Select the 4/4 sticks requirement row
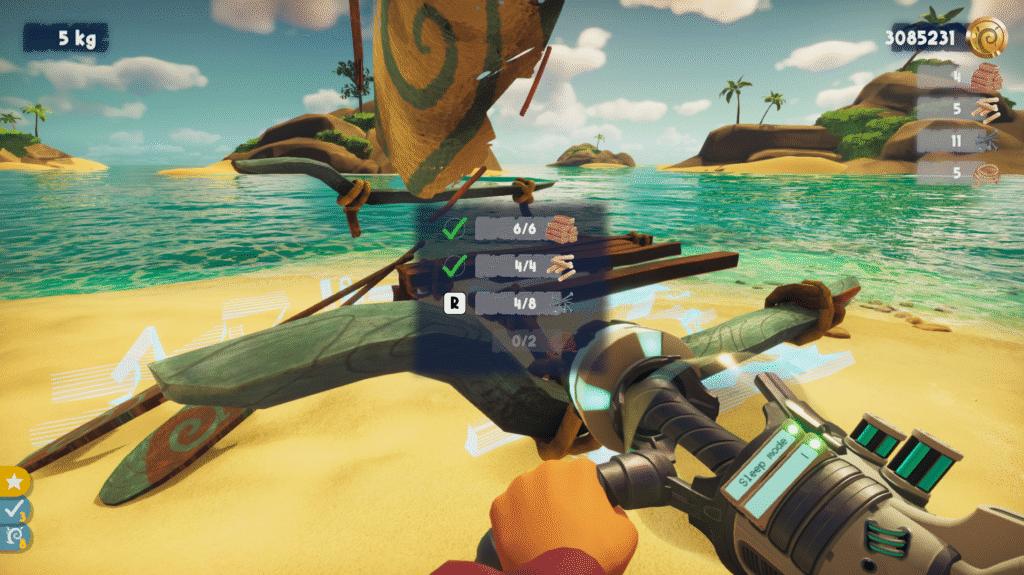 (x=526, y=266)
